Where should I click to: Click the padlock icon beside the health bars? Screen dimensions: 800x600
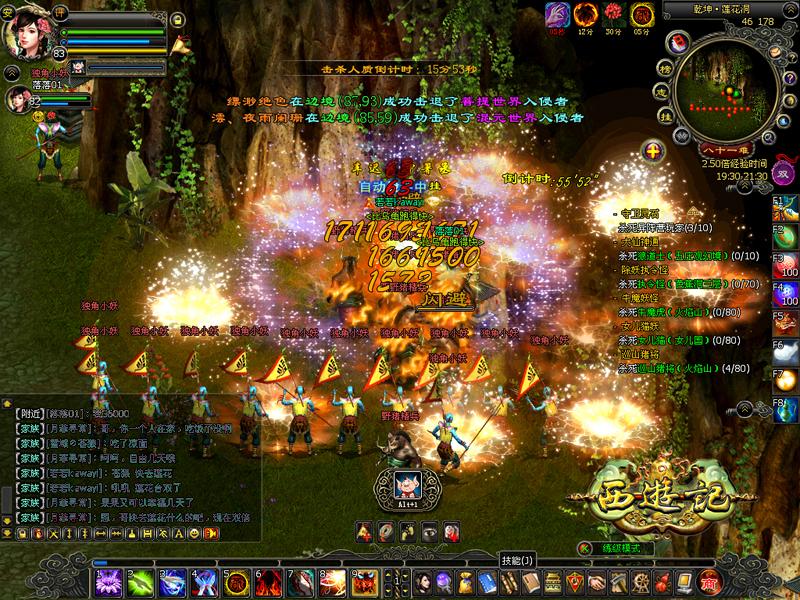(176, 18)
